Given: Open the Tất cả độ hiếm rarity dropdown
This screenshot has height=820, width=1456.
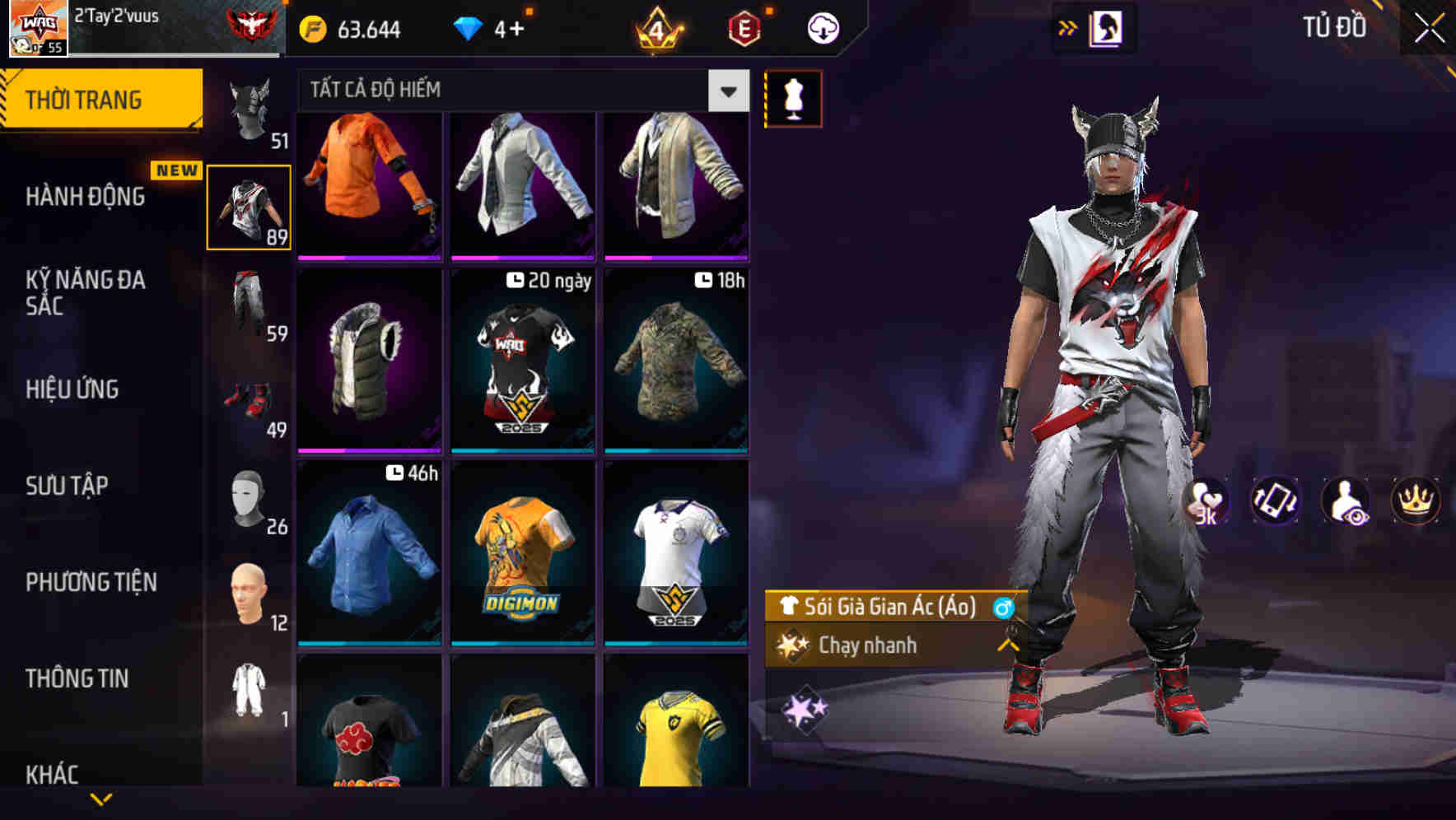Looking at the screenshot, I should [x=726, y=91].
